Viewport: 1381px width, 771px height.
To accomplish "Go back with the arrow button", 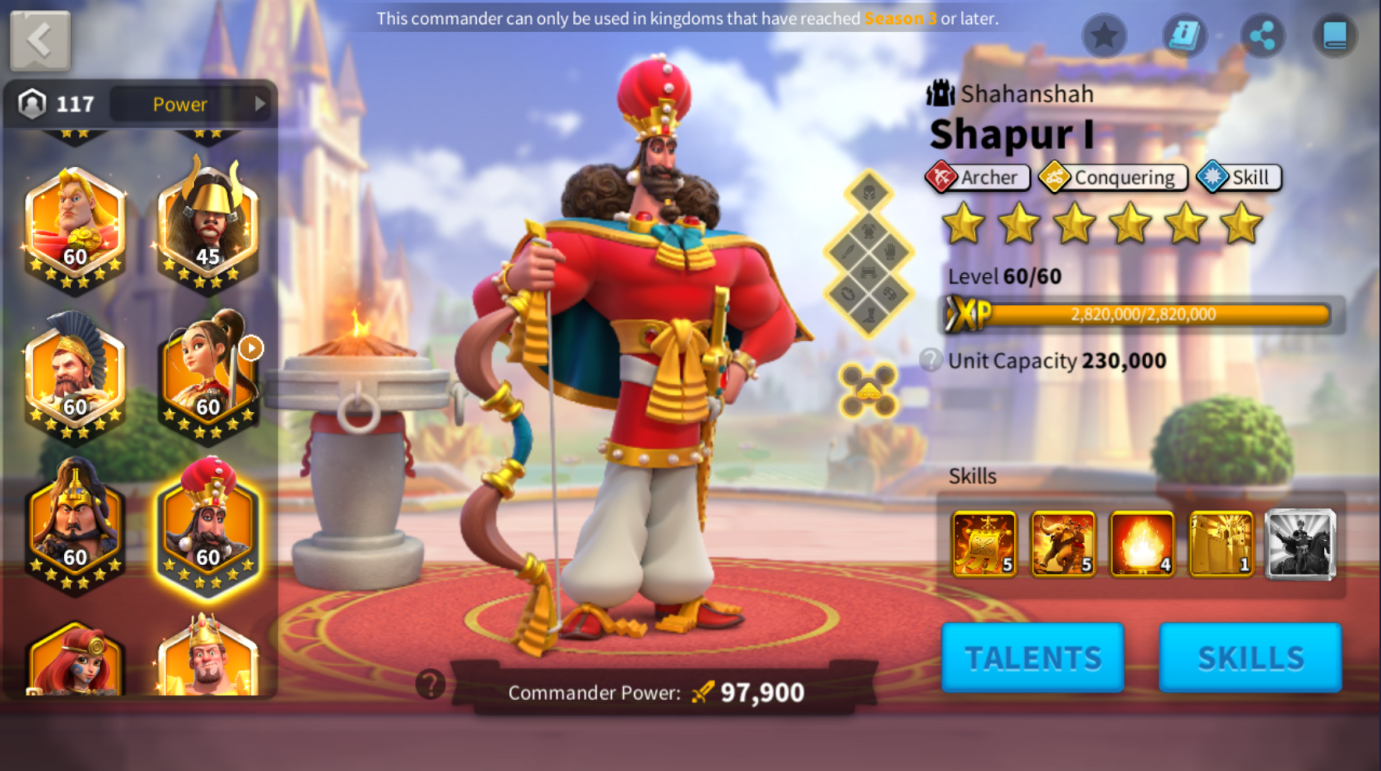I will (x=40, y=41).
